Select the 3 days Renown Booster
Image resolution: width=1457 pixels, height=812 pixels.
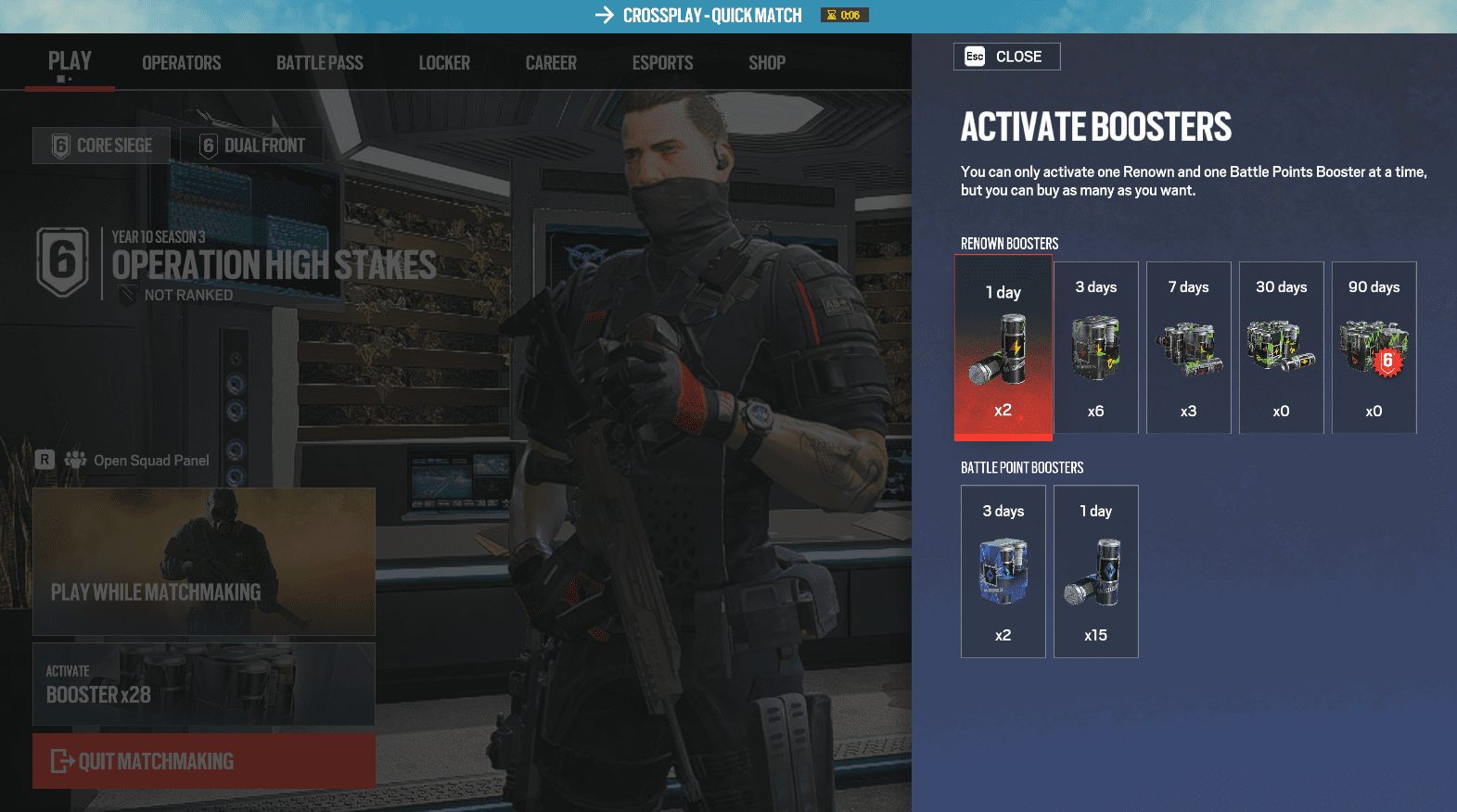1095,348
